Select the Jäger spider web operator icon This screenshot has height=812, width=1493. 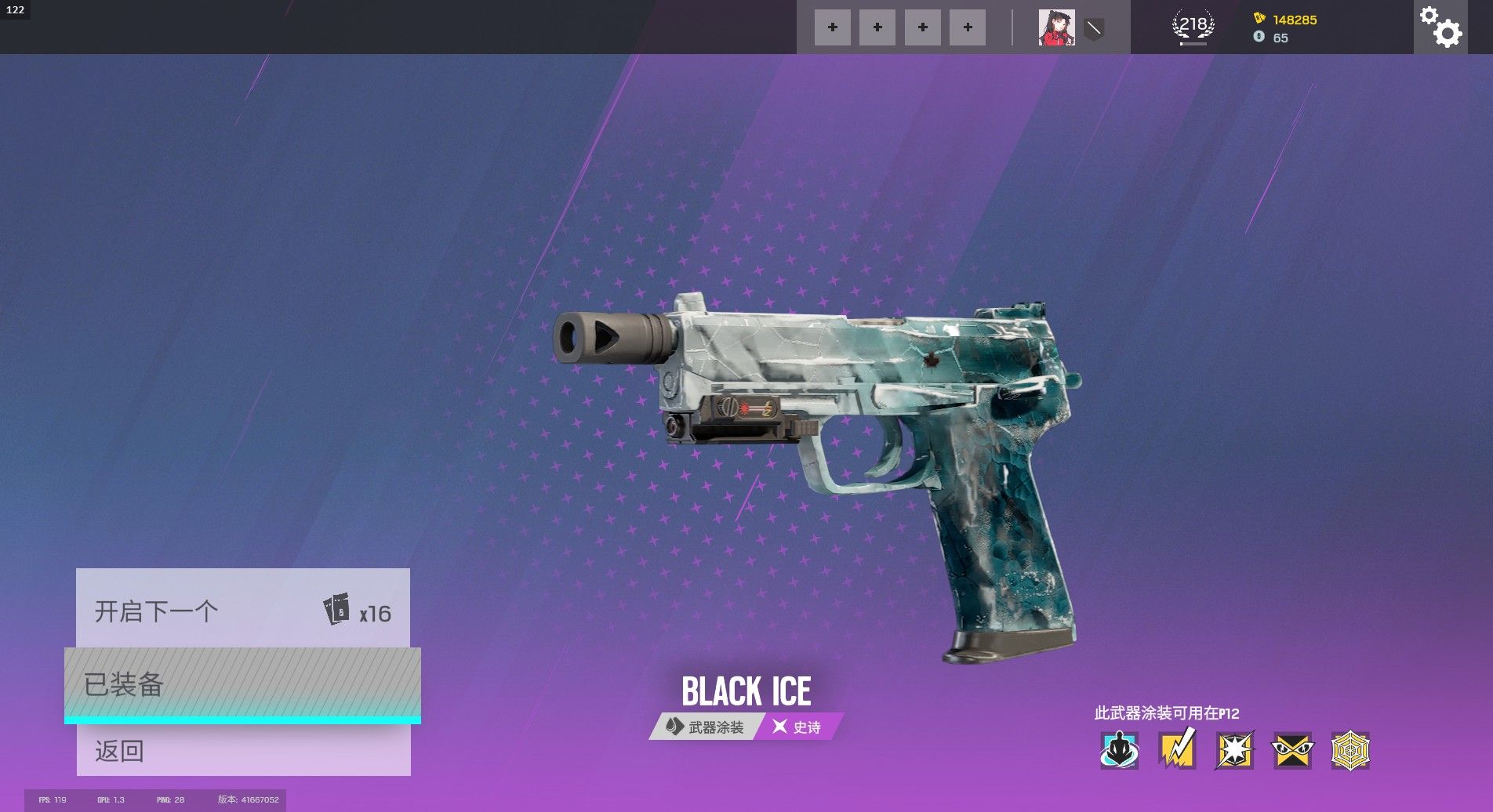1350,750
